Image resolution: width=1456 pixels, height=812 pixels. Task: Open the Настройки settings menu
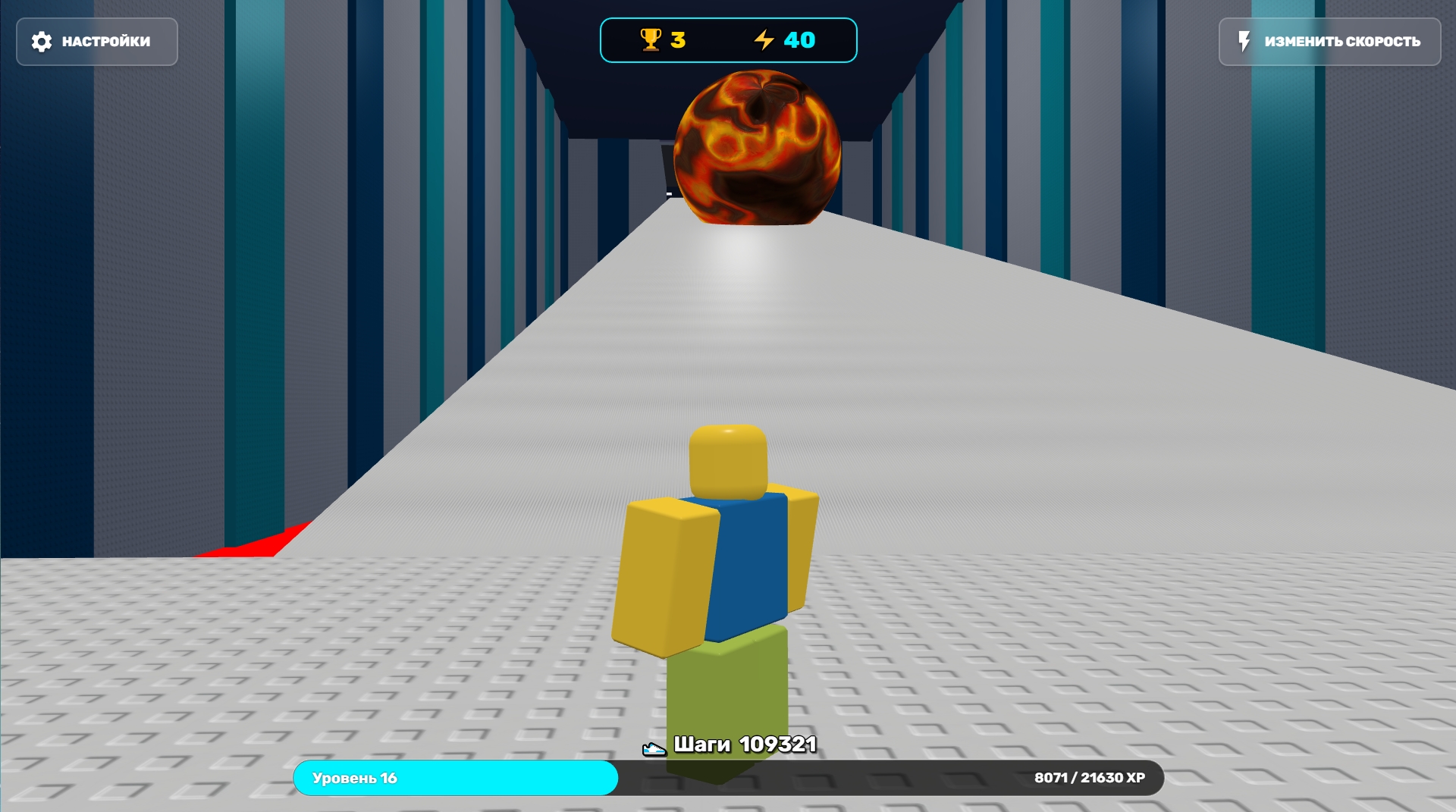(x=96, y=42)
